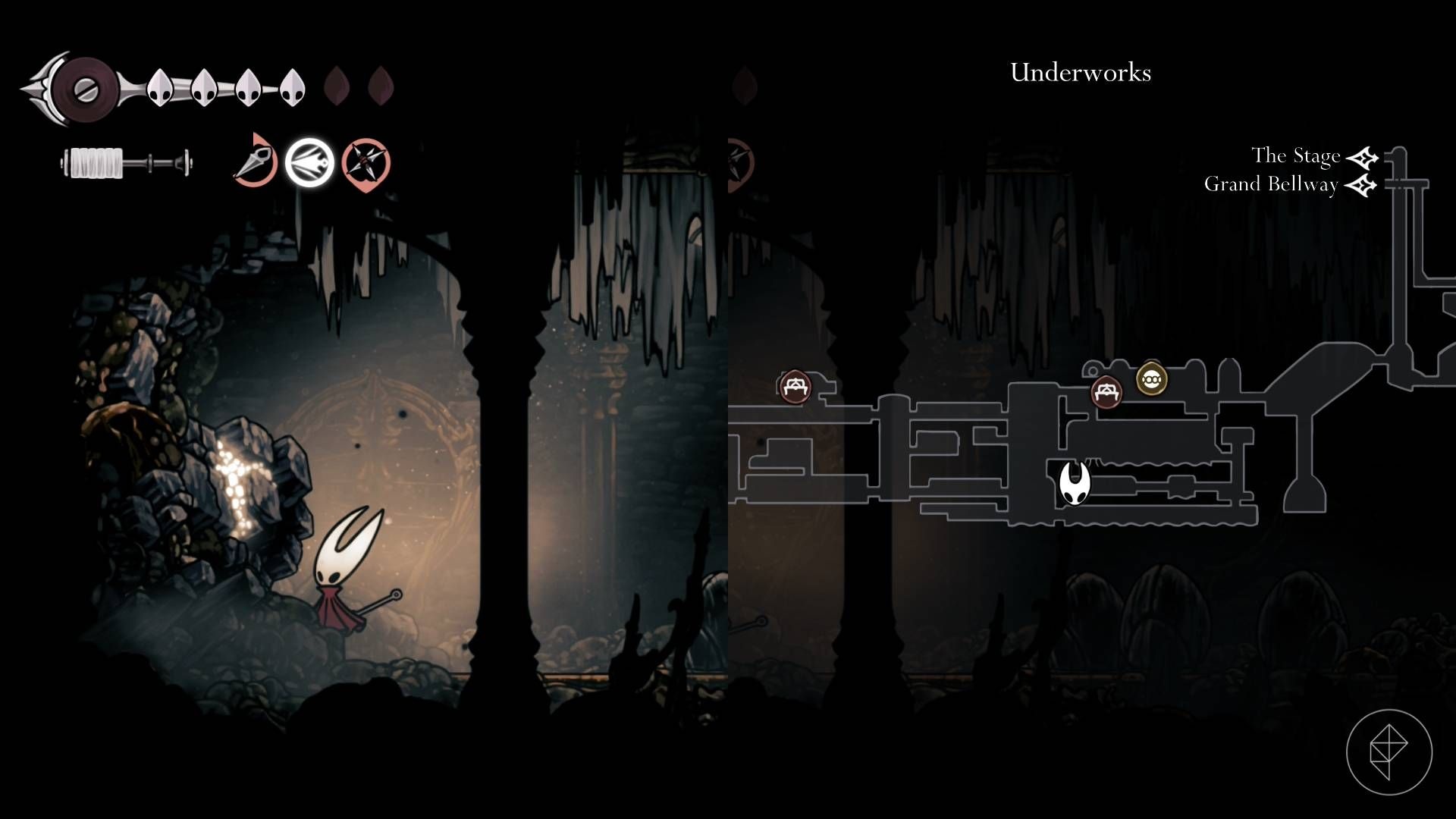Activate the white highlighted silk skill icon

coord(309,163)
